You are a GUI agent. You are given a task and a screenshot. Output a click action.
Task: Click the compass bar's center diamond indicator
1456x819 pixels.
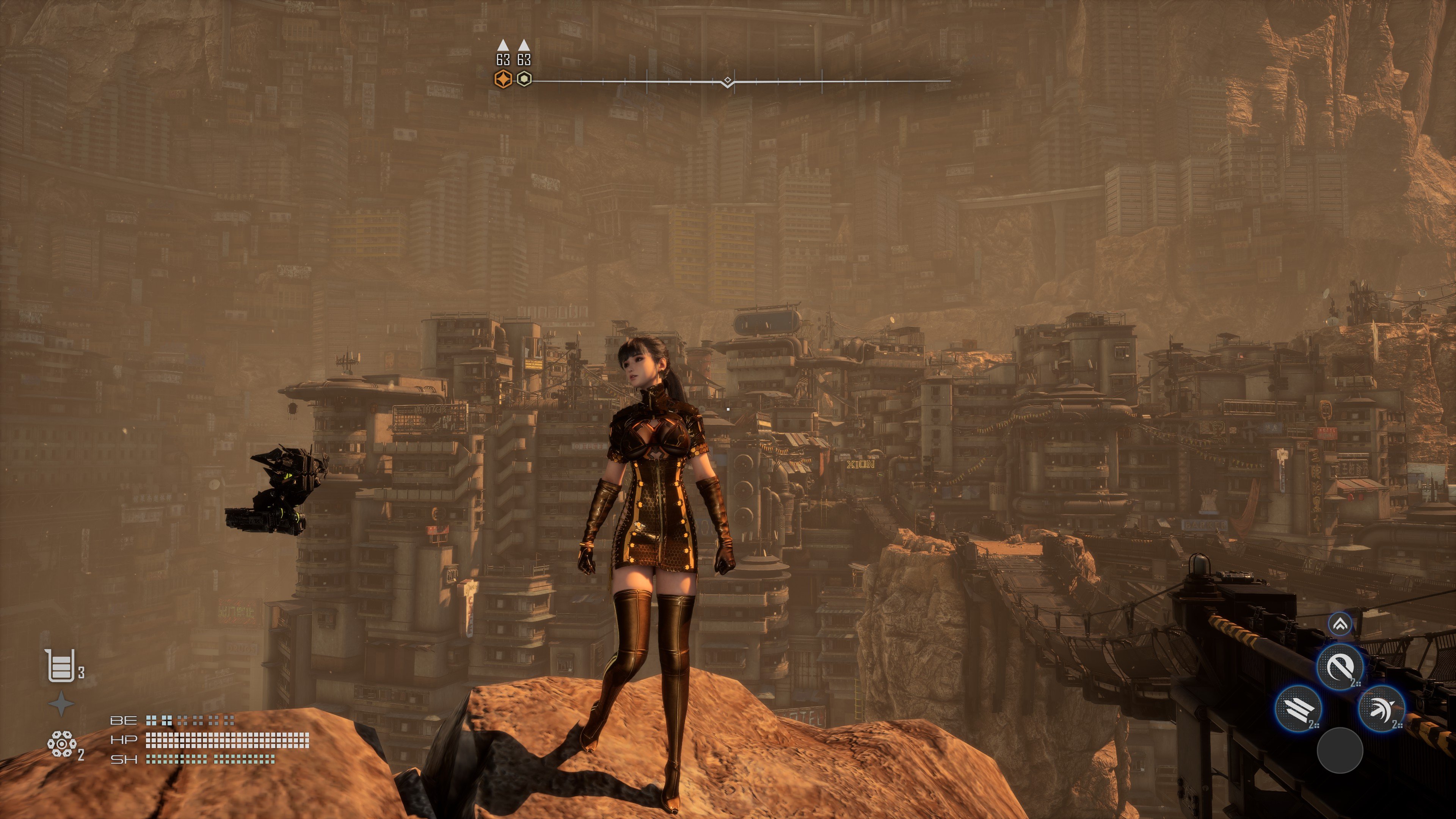(x=728, y=80)
